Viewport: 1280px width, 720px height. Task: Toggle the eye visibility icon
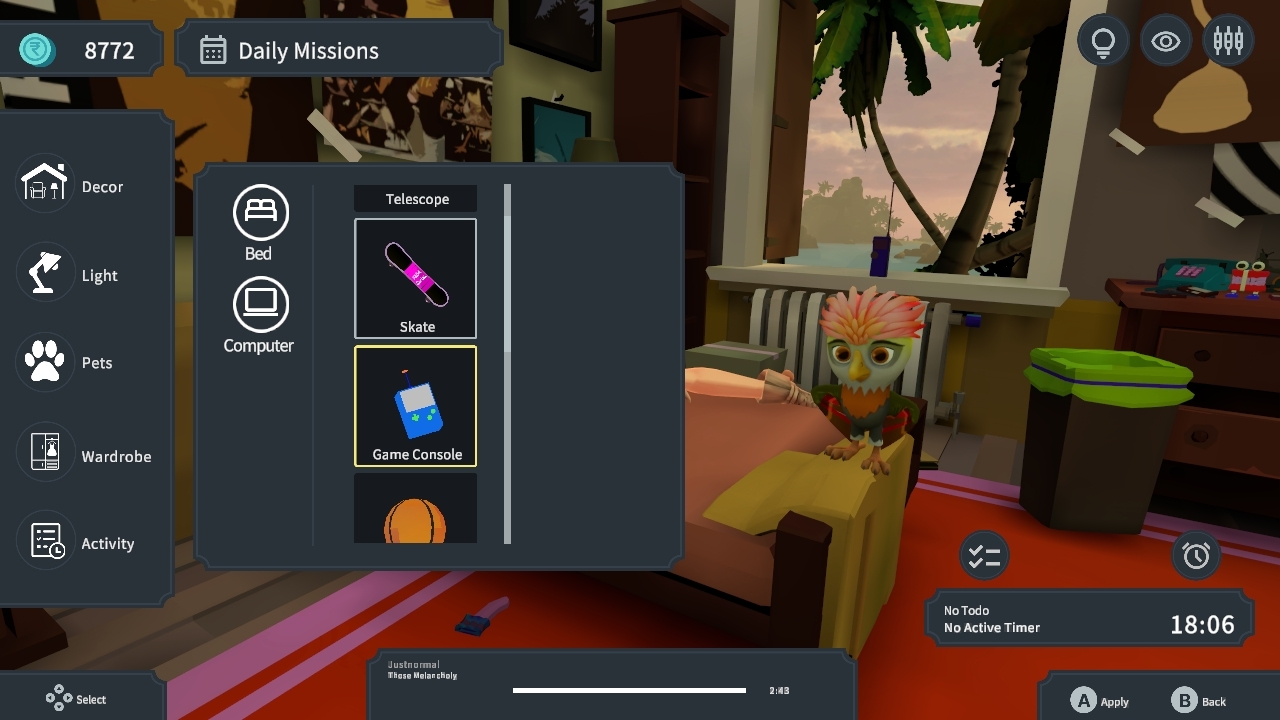1165,40
